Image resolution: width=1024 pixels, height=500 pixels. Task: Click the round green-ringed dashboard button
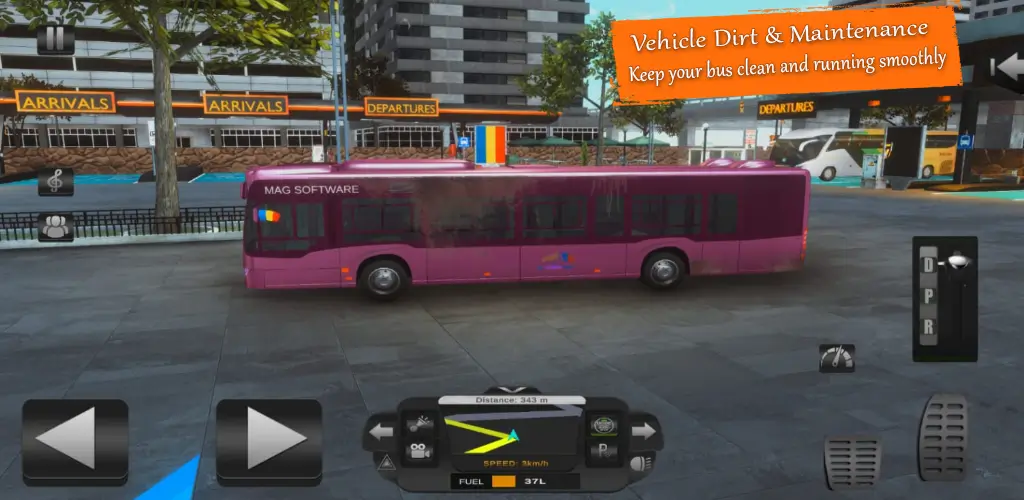(602, 425)
